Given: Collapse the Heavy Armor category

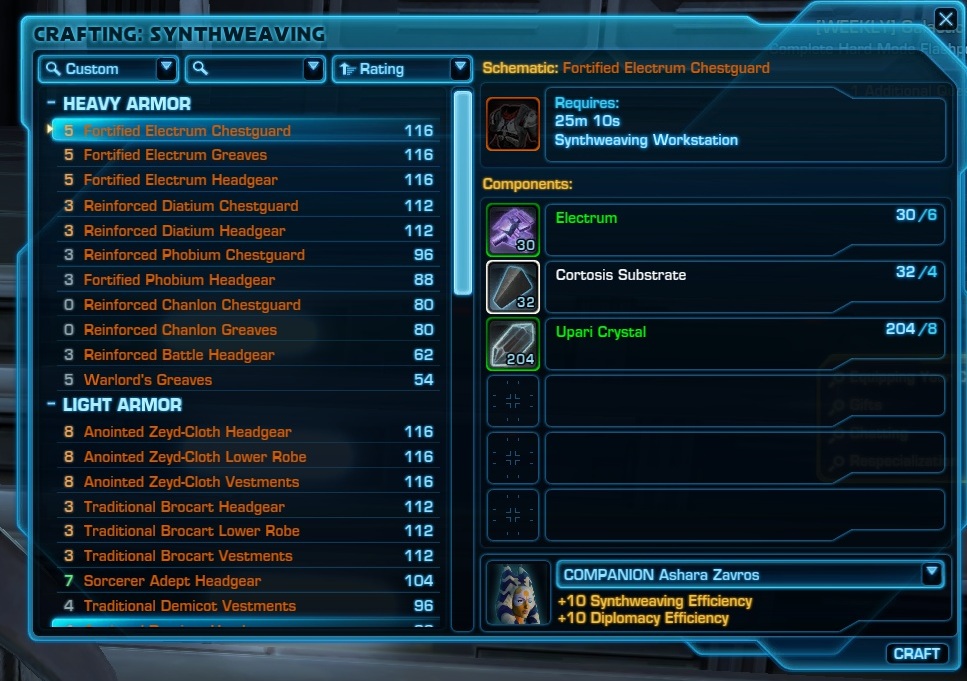Looking at the screenshot, I should pyautogui.click(x=51, y=104).
